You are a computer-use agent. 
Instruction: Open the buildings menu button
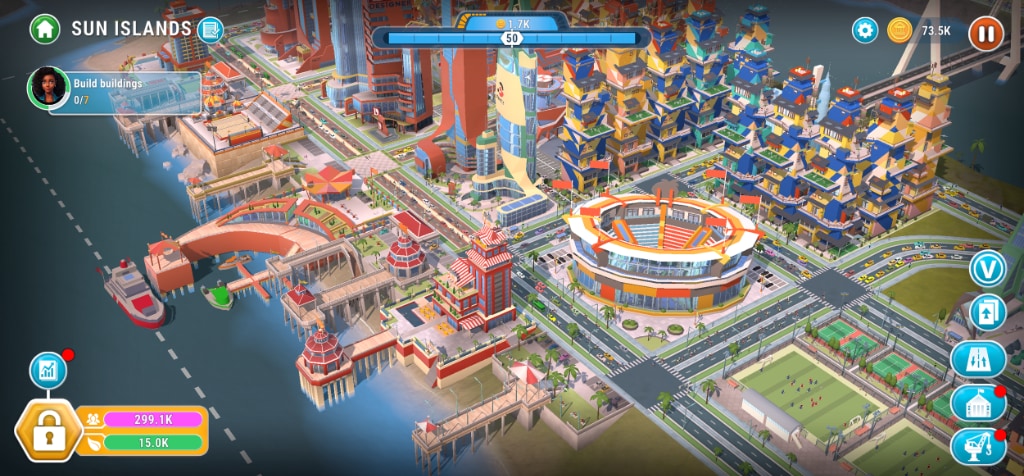point(978,403)
